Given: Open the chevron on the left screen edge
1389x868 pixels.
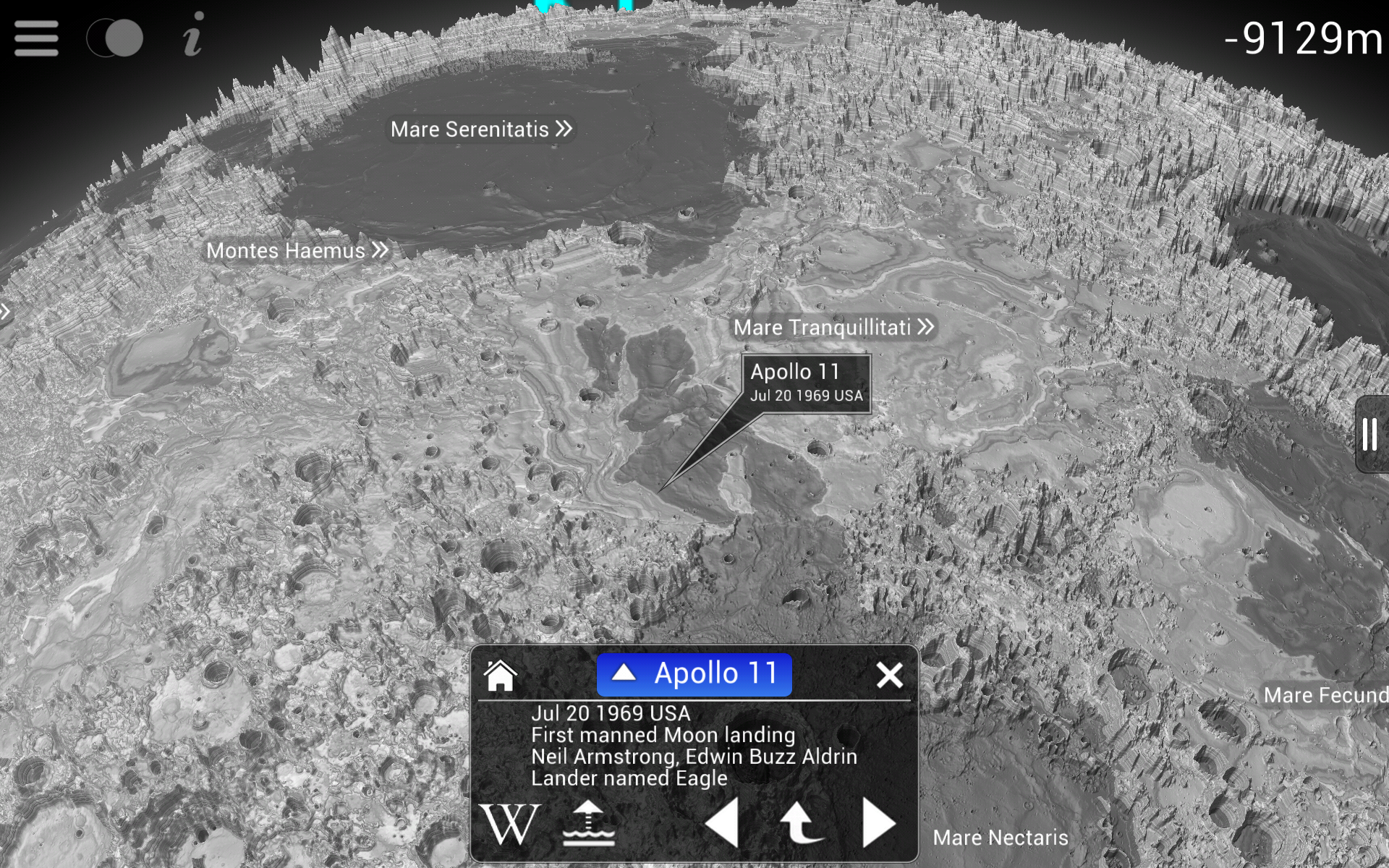Looking at the screenshot, I should tap(6, 311).
